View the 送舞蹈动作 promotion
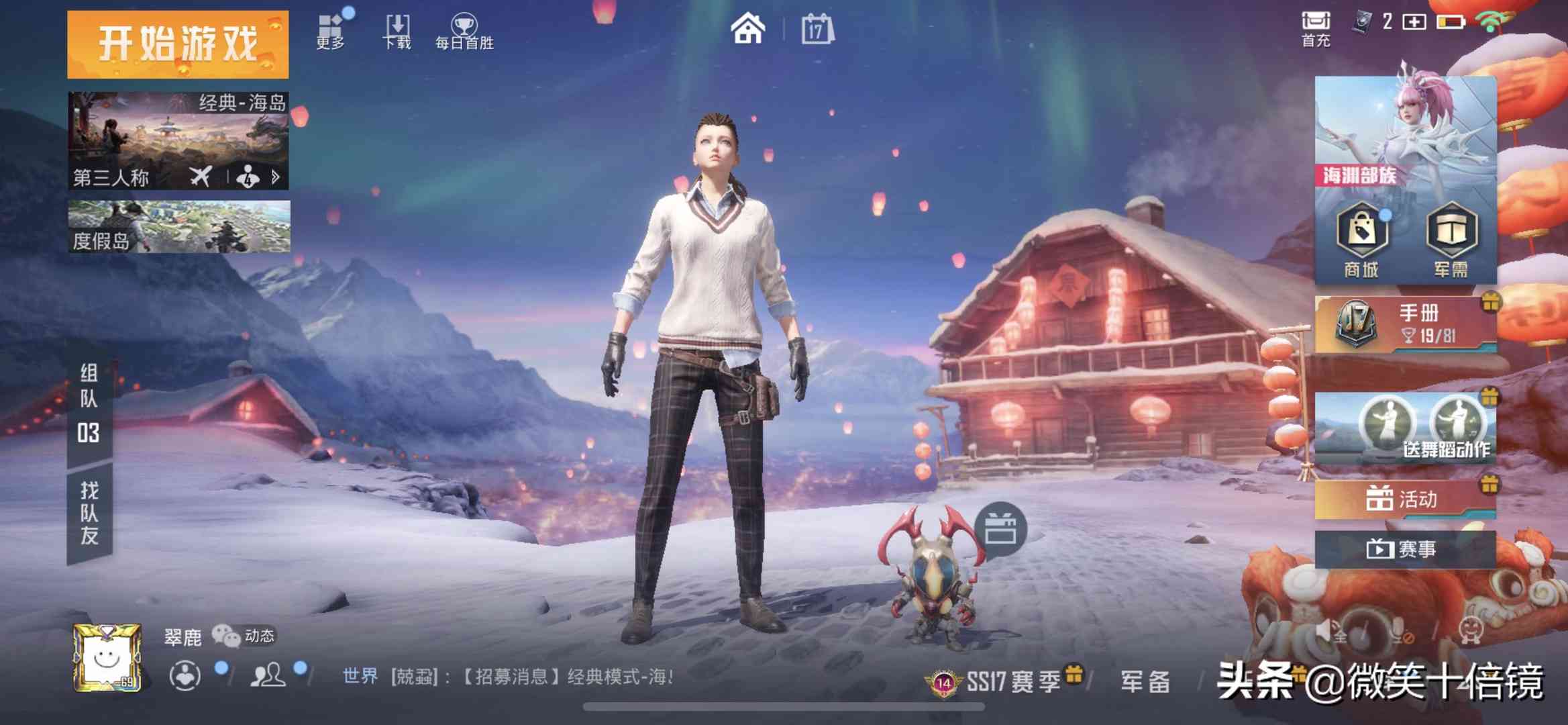Image resolution: width=1568 pixels, height=725 pixels. [1405, 428]
